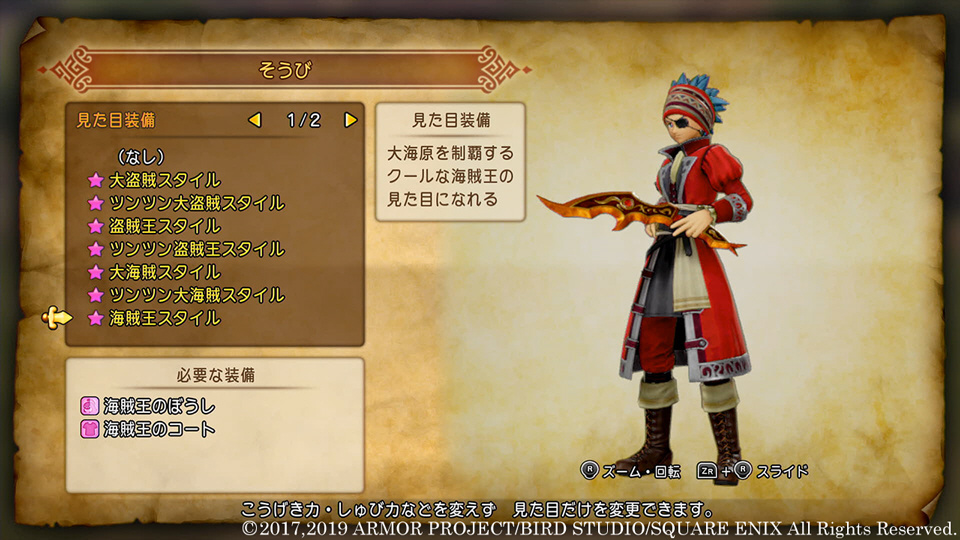
Task: Choose the 大海賊スタイル outfit
Action: 164,272
